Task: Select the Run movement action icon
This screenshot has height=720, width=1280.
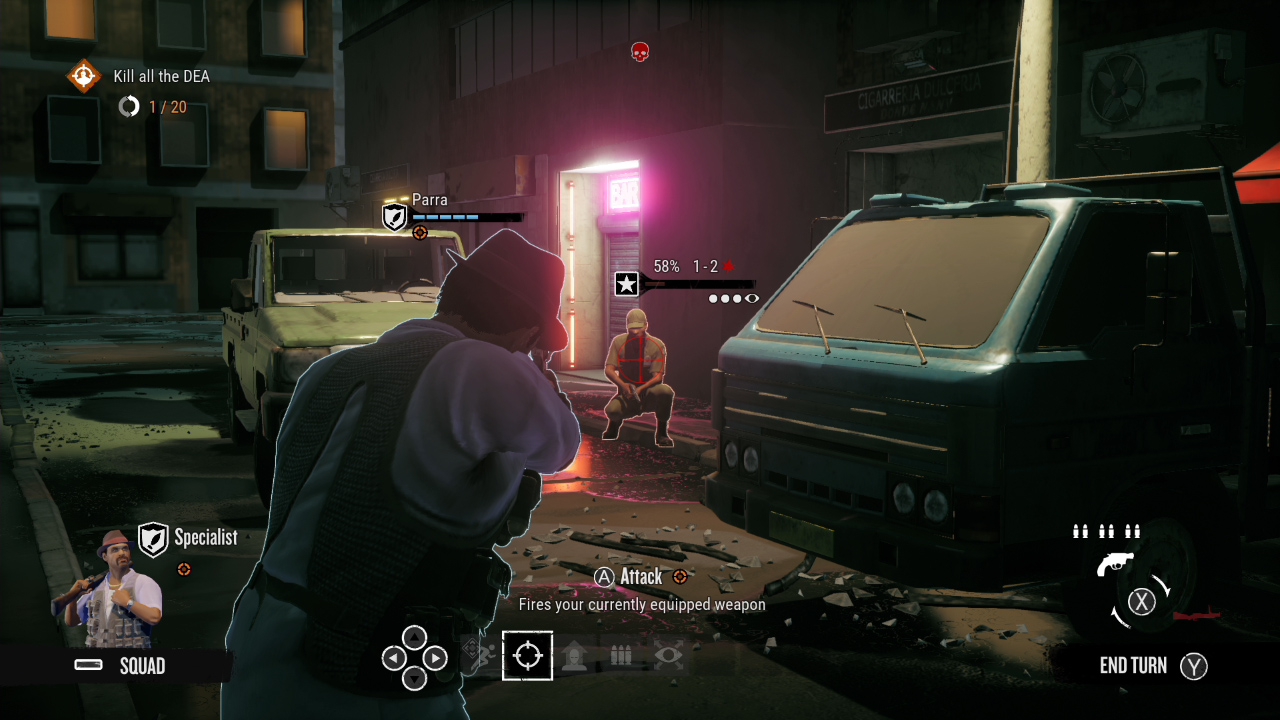Action: (482, 655)
